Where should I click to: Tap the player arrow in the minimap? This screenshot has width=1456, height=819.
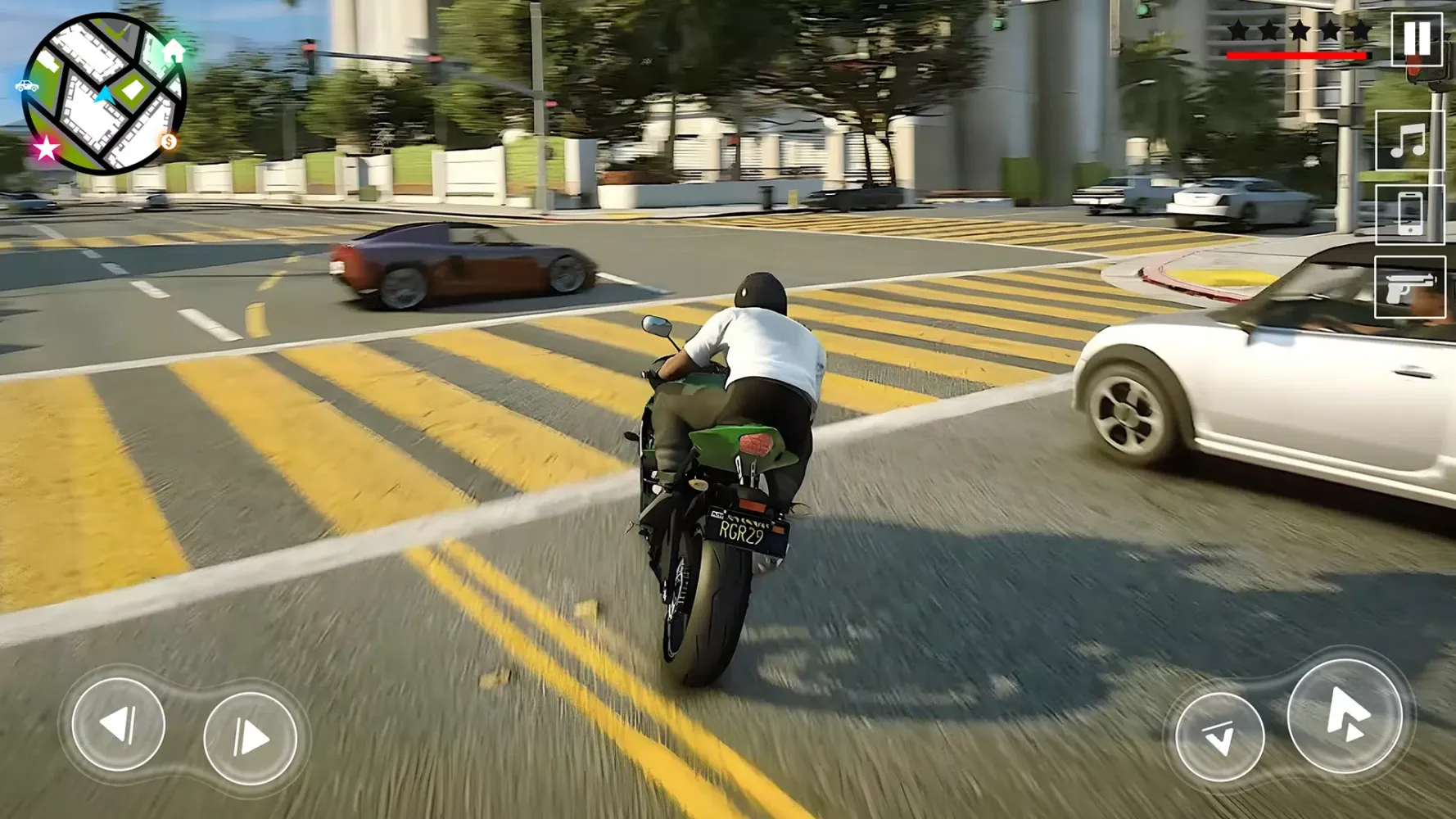(103, 94)
